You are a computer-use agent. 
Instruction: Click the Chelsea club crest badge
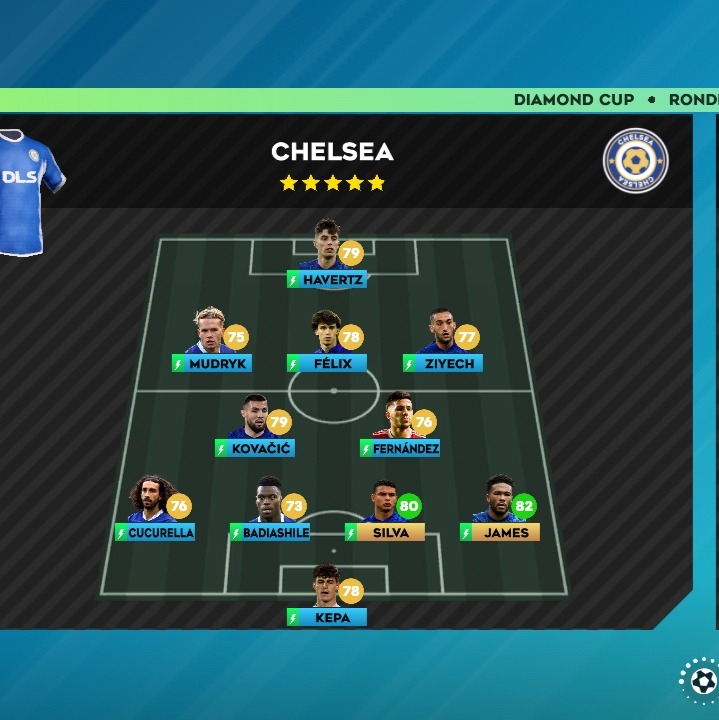[635, 160]
